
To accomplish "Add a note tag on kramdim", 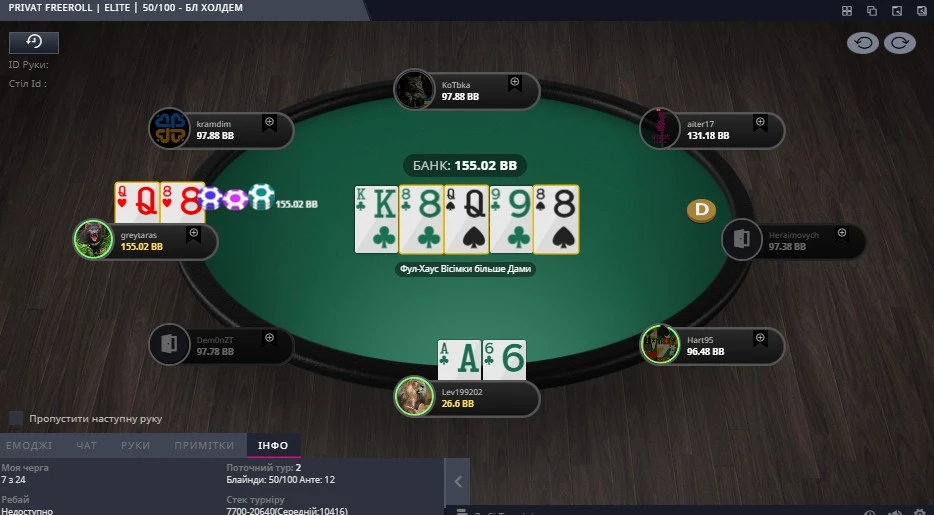I will pyautogui.click(x=269, y=121).
